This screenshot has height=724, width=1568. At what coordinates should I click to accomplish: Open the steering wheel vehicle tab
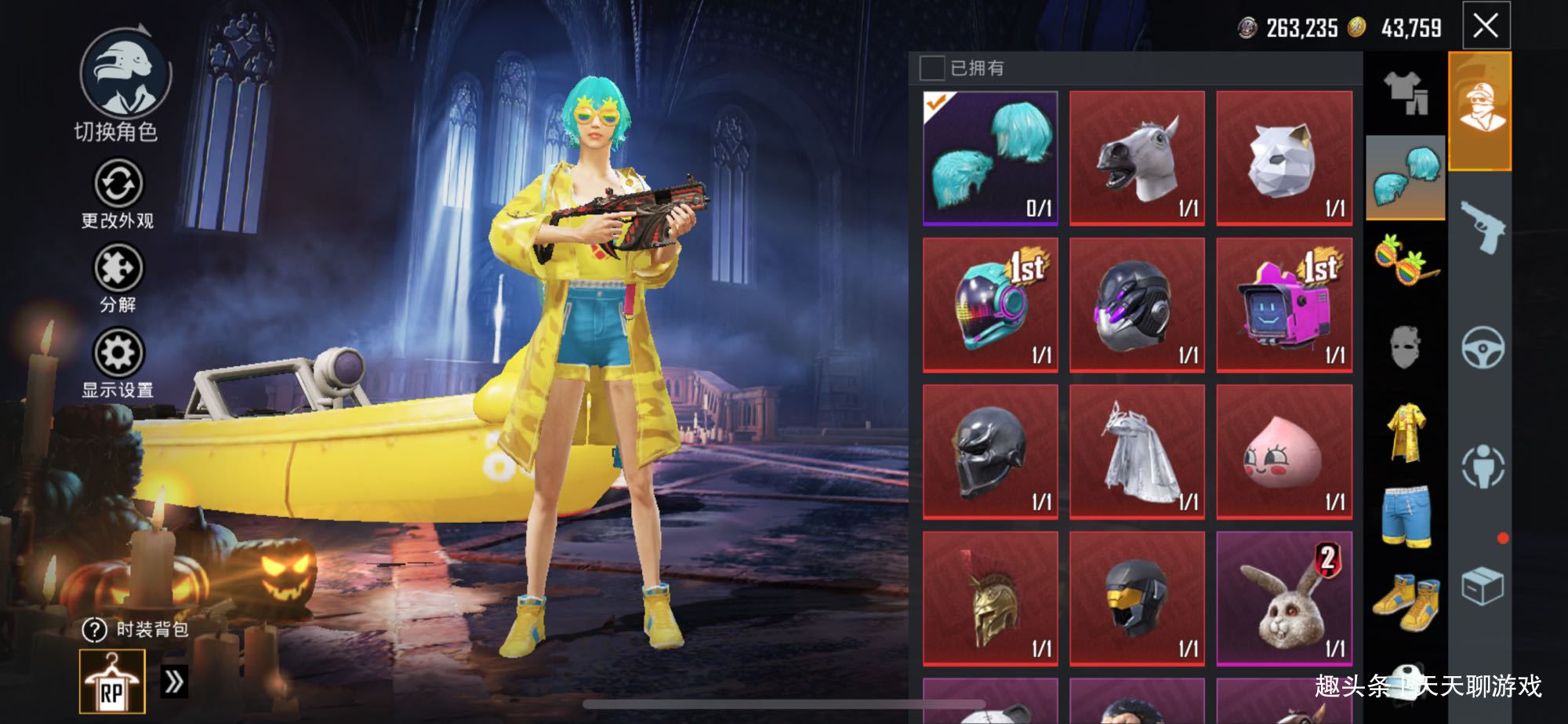pos(1482,347)
